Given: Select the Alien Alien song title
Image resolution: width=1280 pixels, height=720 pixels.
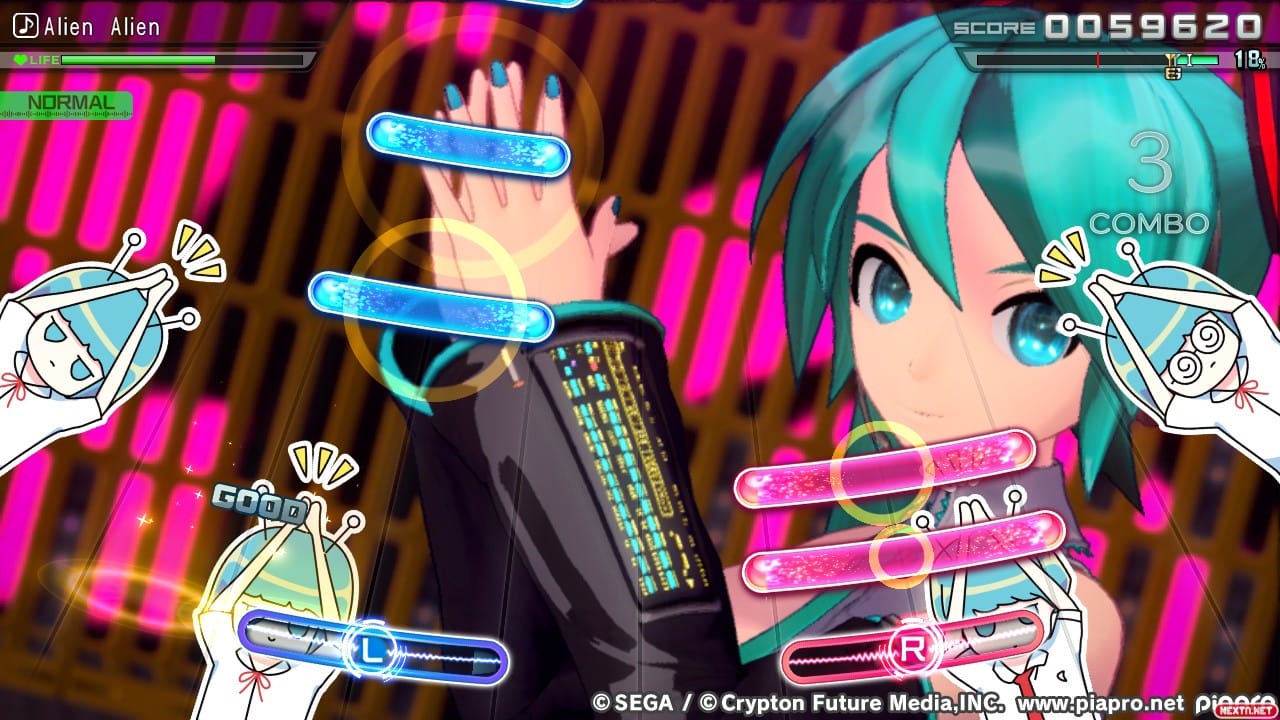Looking at the screenshot, I should [103, 27].
